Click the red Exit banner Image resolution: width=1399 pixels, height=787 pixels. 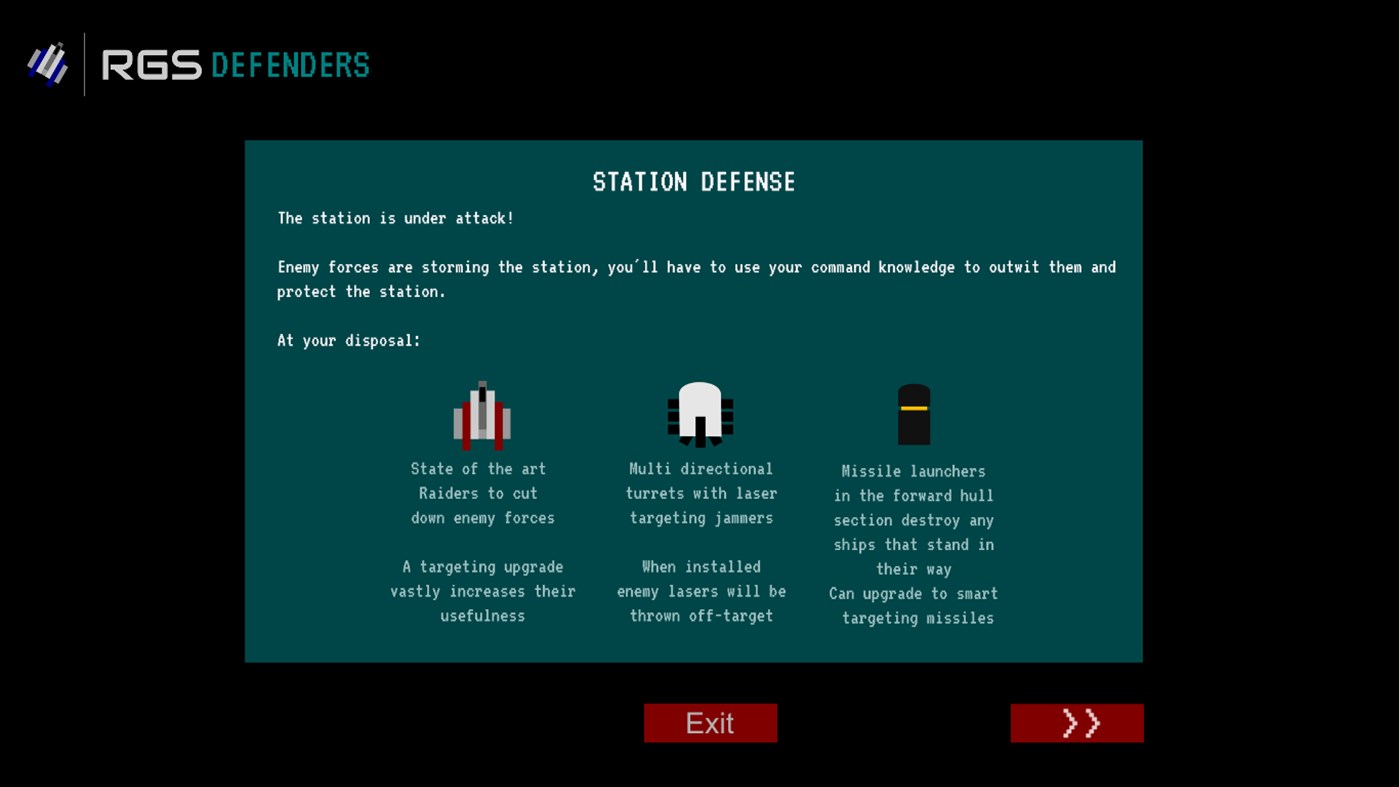(x=710, y=722)
